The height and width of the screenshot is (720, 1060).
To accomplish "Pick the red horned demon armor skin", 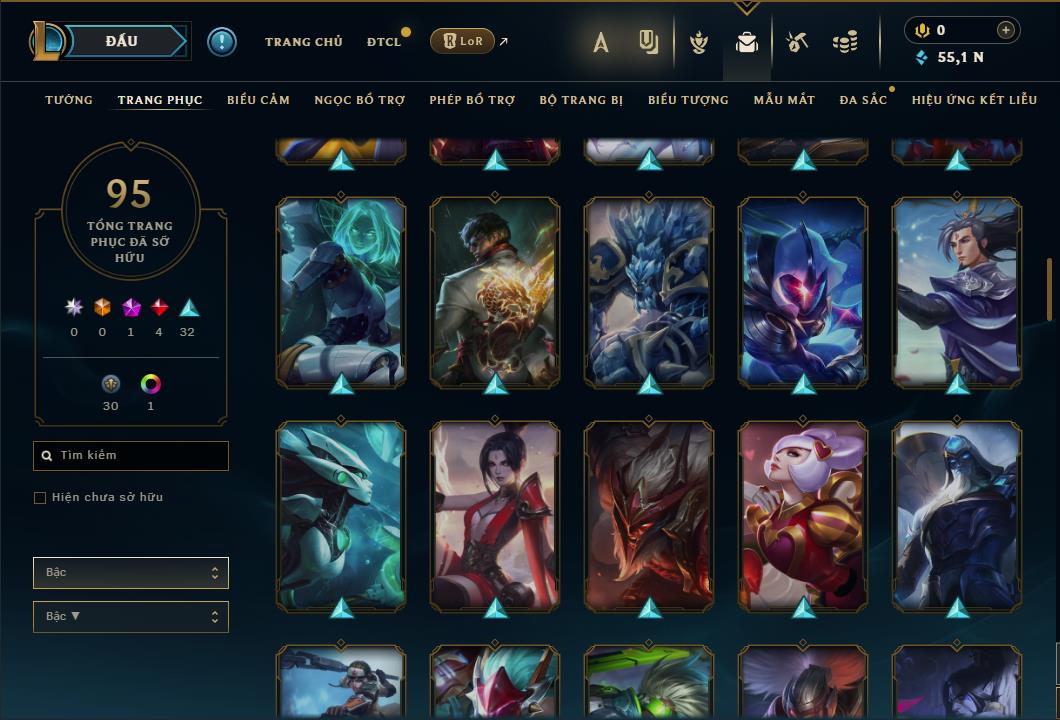I will tap(649, 515).
